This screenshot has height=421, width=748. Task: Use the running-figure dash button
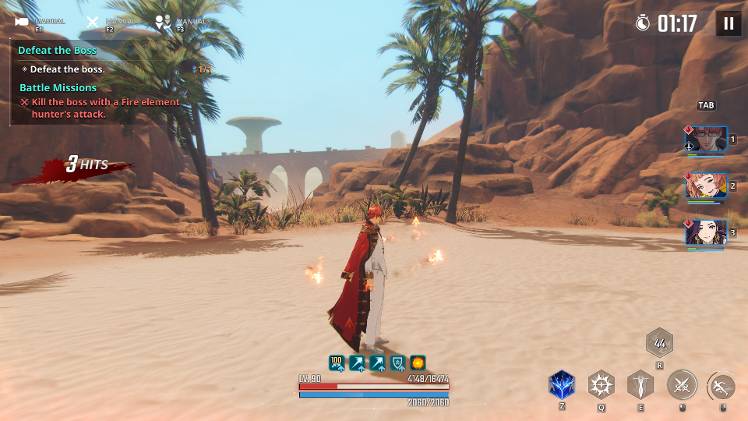pos(720,385)
